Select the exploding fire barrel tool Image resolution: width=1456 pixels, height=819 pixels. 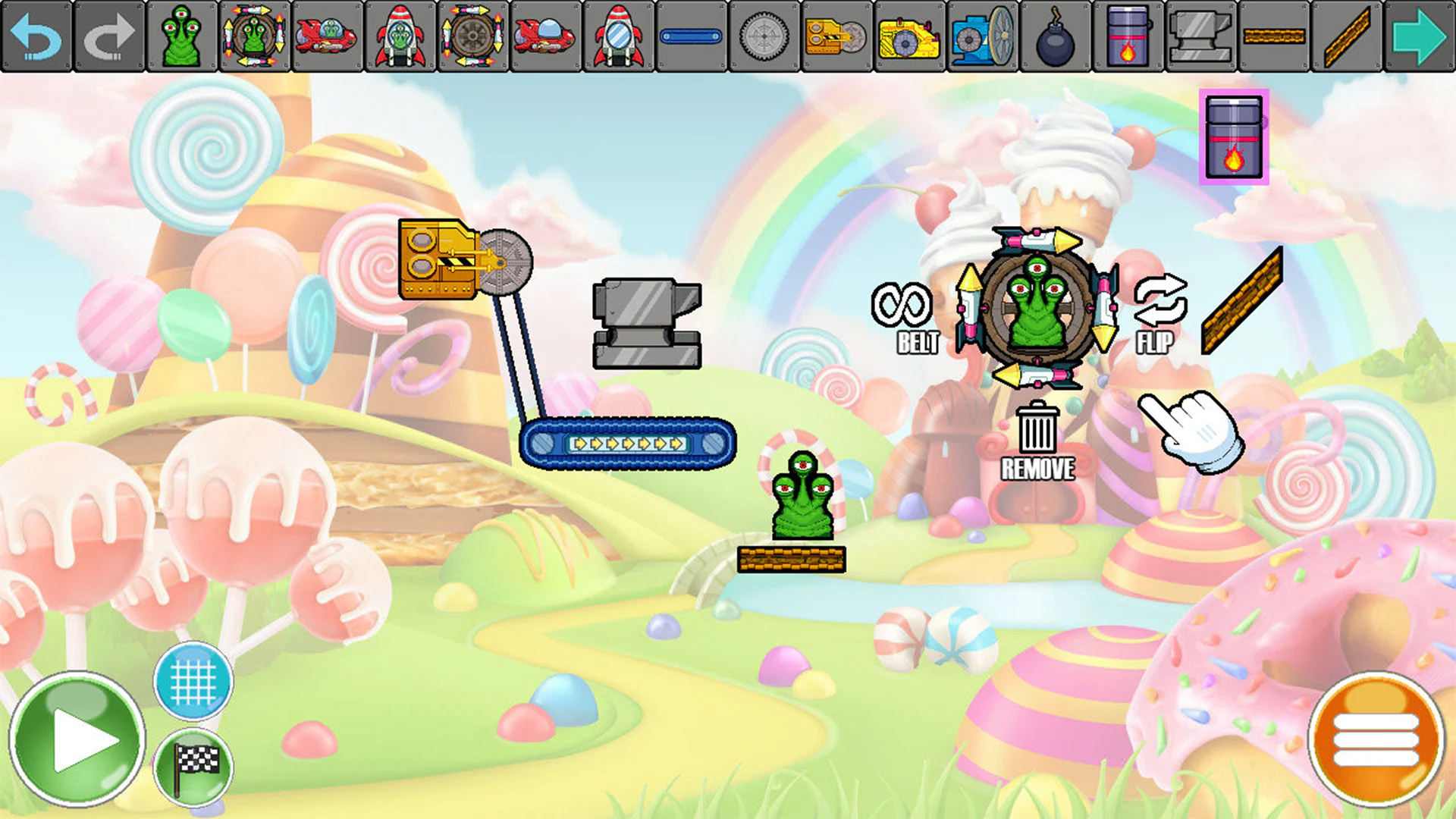1128,36
